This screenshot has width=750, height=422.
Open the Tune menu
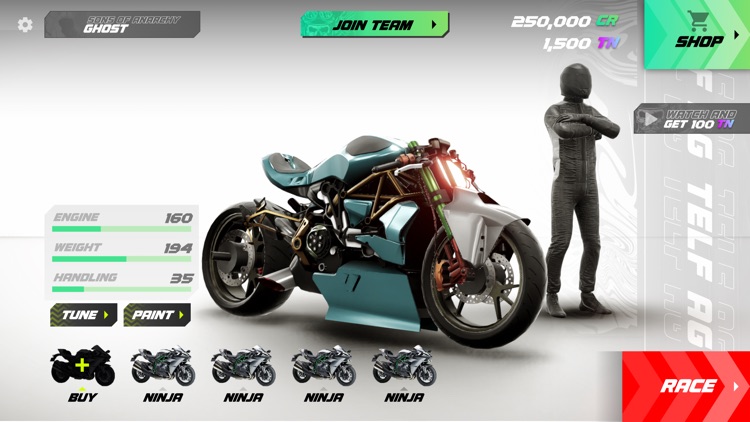coord(84,315)
